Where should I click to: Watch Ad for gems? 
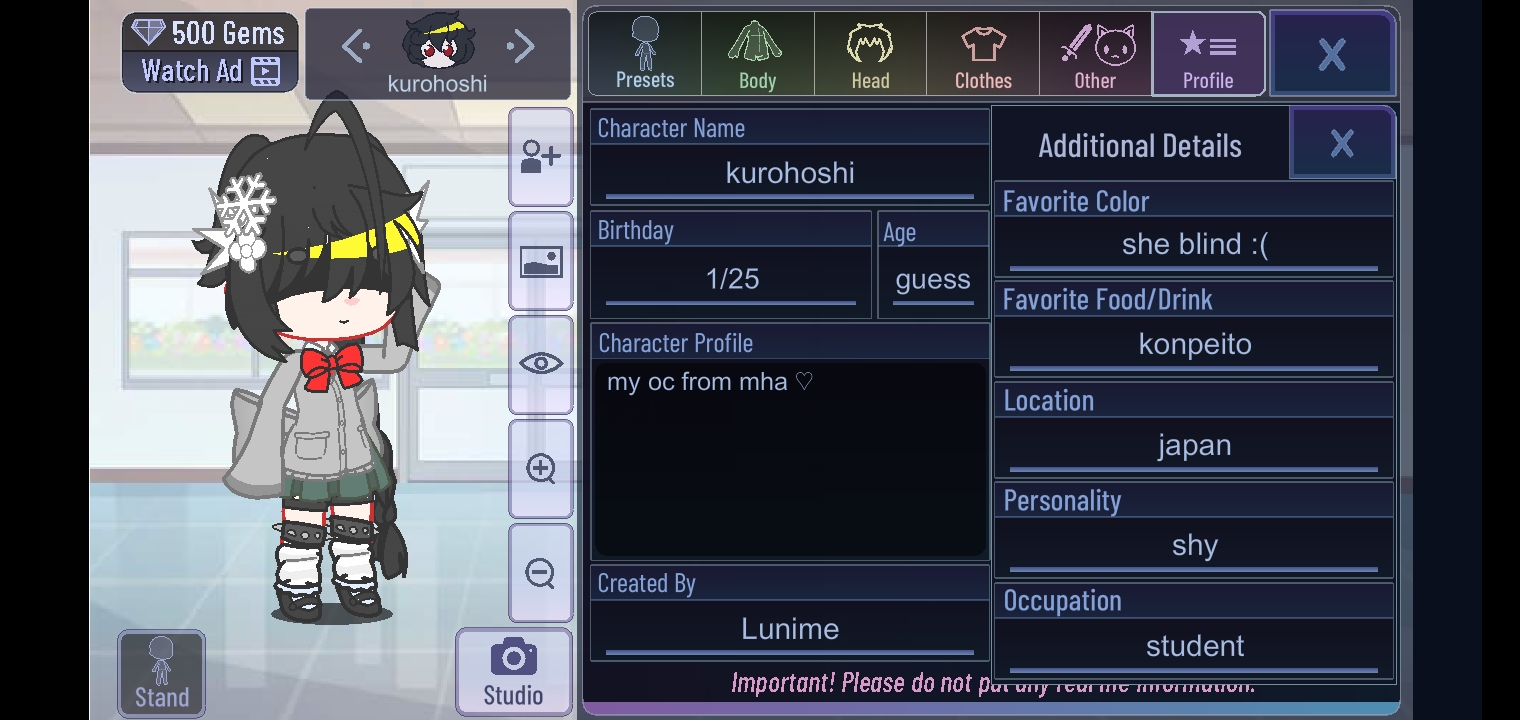pos(210,71)
